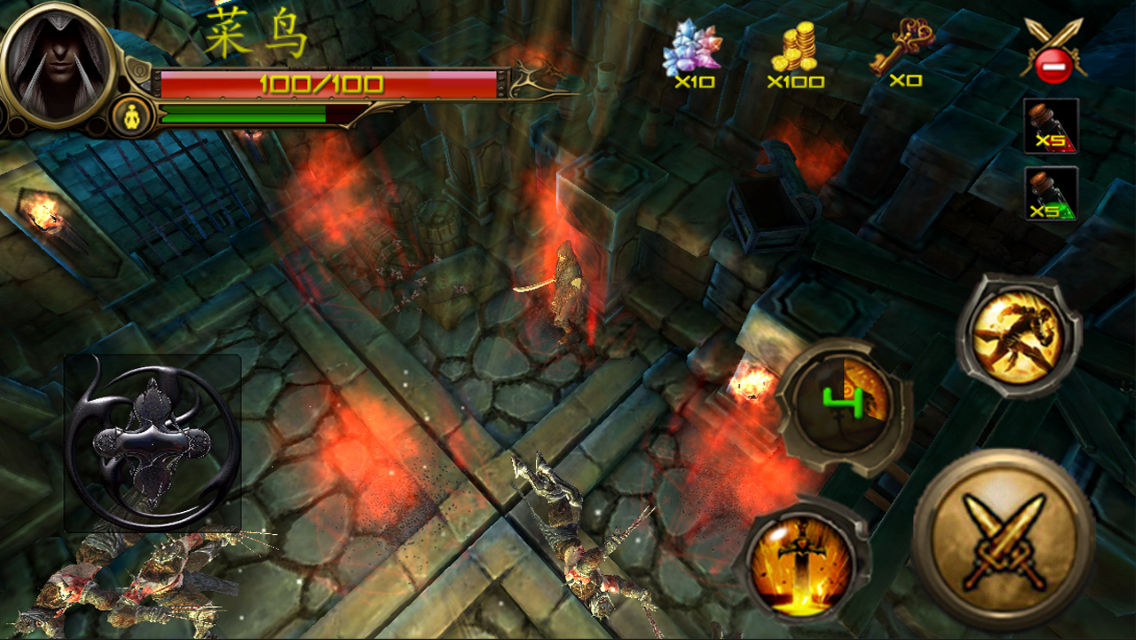Screen dimensions: 1136x640
Task: Open the gold coins shop counter
Action: click(x=796, y=55)
